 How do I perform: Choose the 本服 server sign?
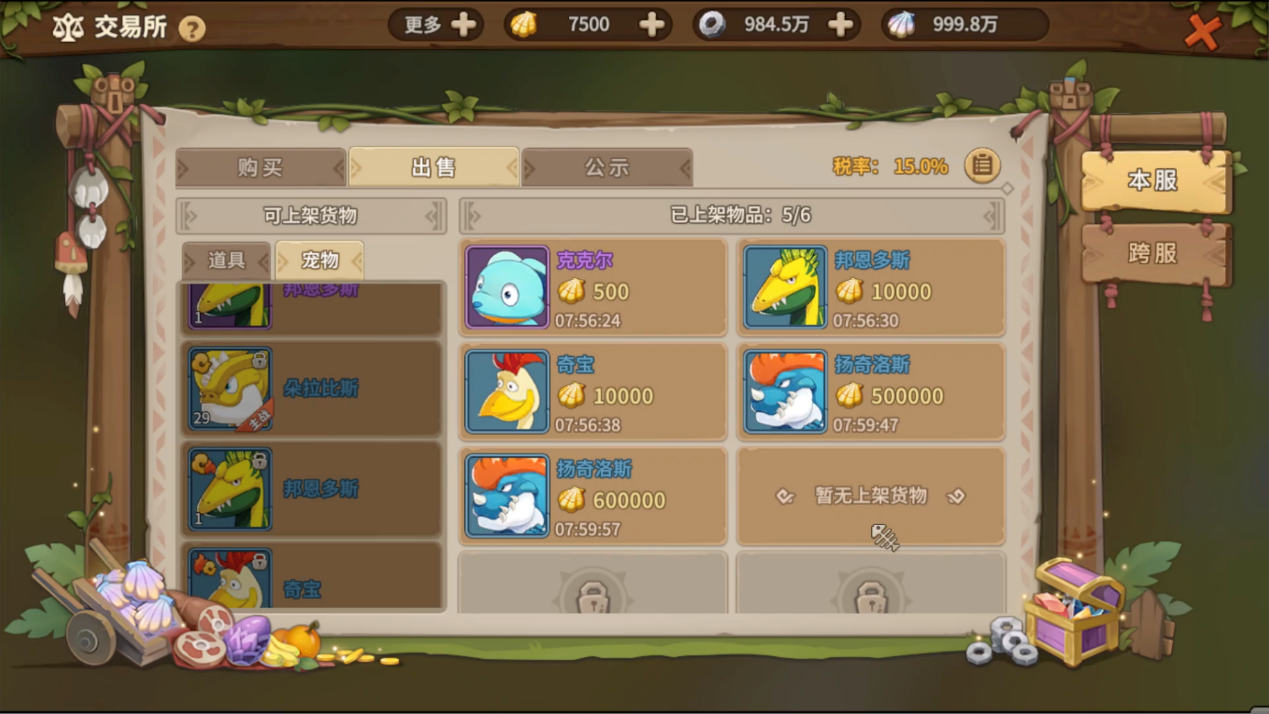(1154, 181)
